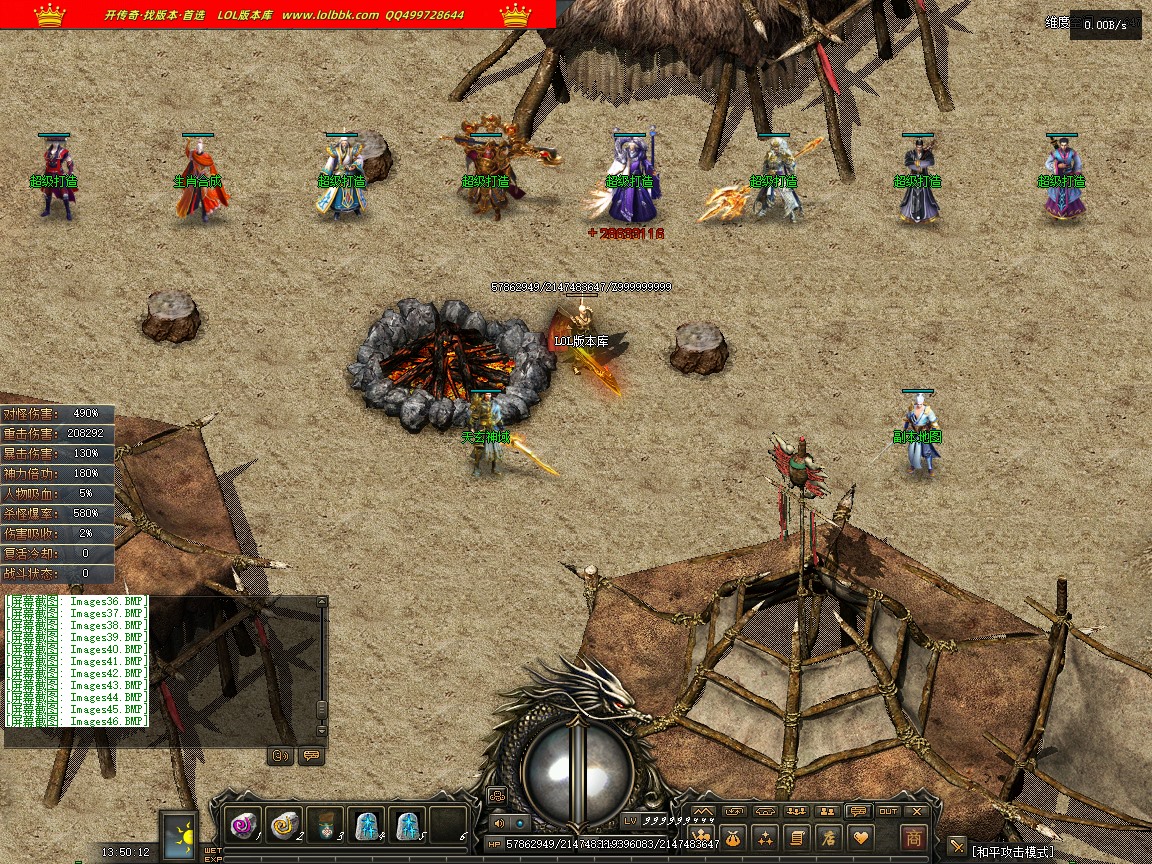Click the OUT logout button

(887, 811)
